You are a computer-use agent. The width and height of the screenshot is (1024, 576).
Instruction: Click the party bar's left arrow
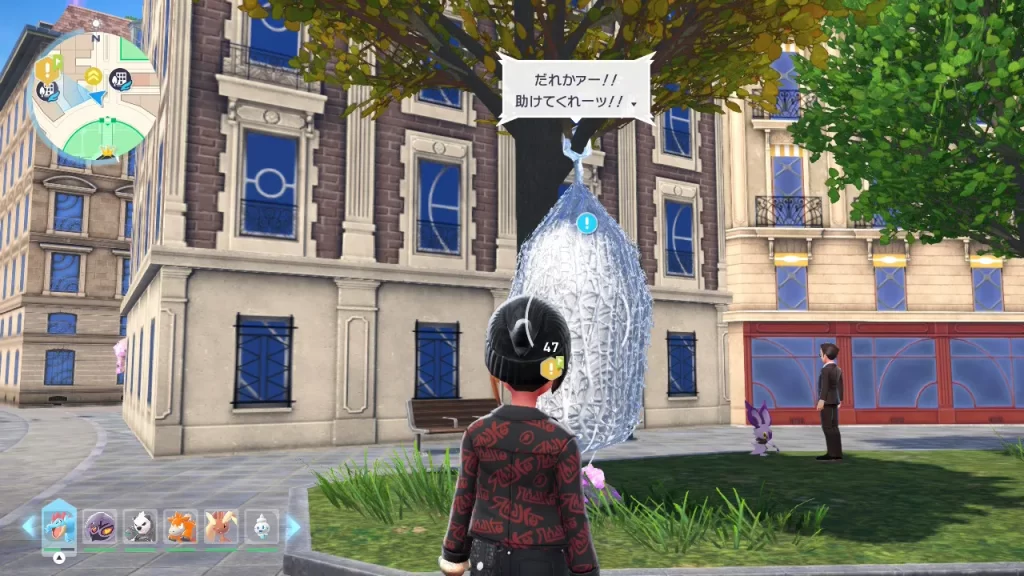pos(28,526)
